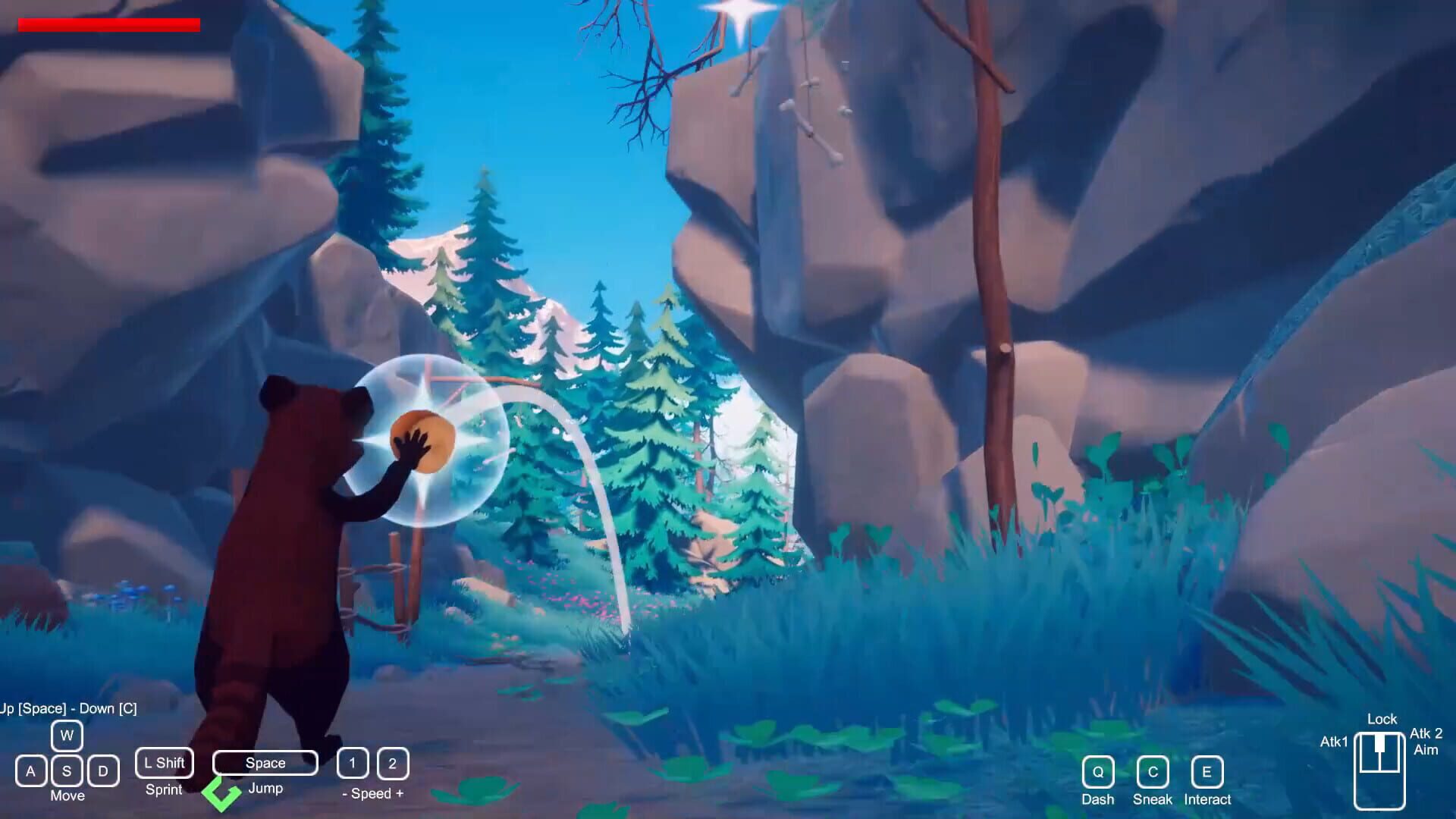The image size is (1456, 819).
Task: Click the Up [Space] - Down [C] hint text
Action: pyautogui.click(x=67, y=707)
